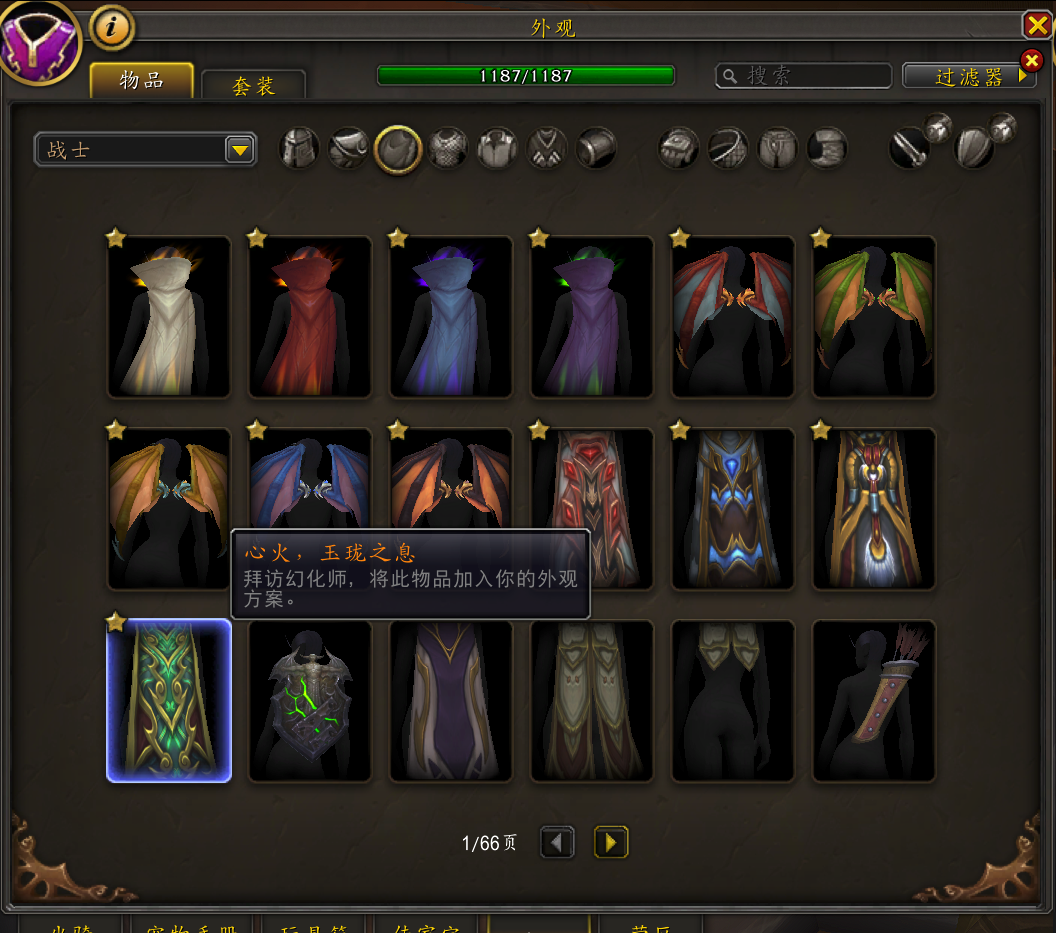
Task: Select the 物品 items tab
Action: coord(141,81)
